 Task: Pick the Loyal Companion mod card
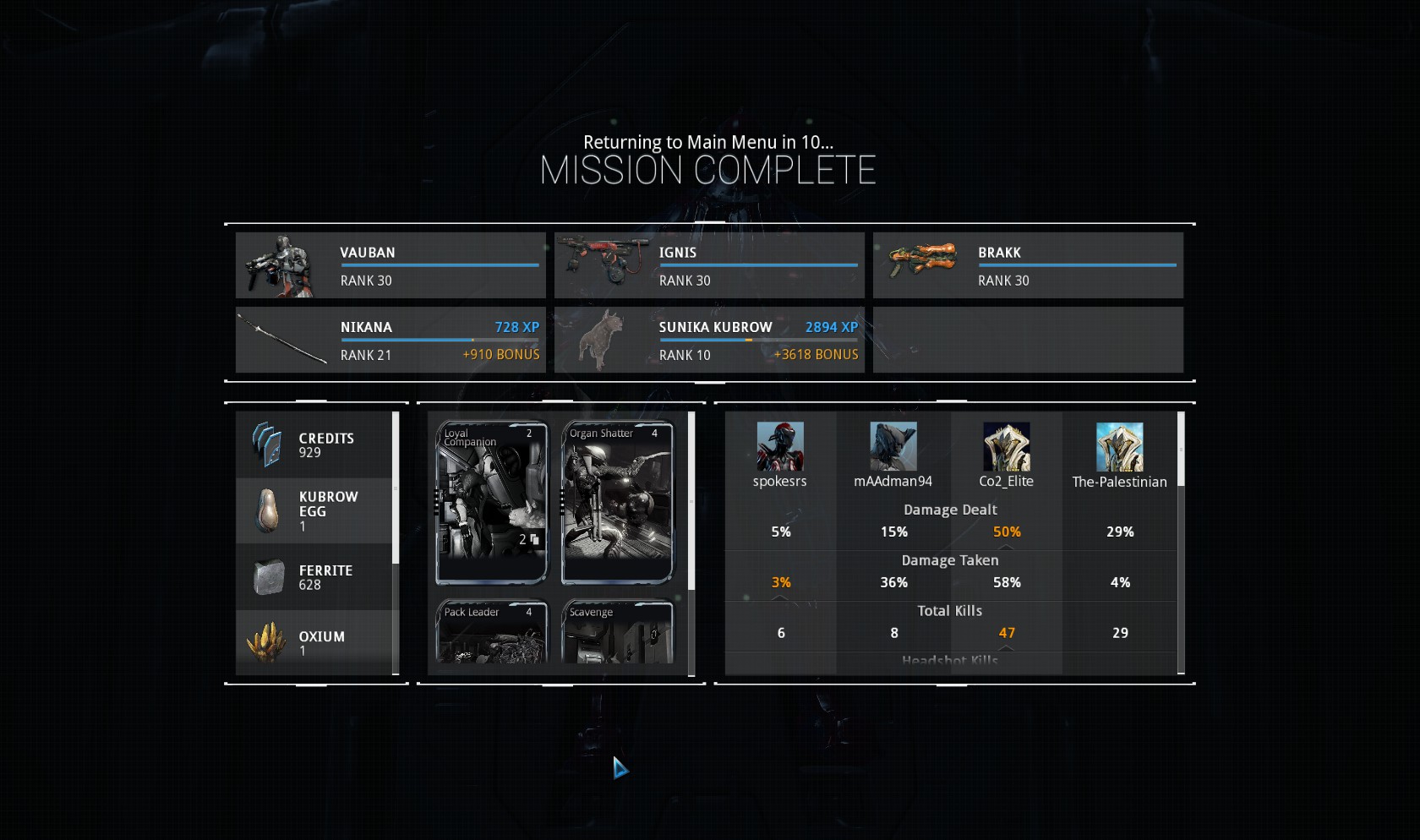pos(491,502)
